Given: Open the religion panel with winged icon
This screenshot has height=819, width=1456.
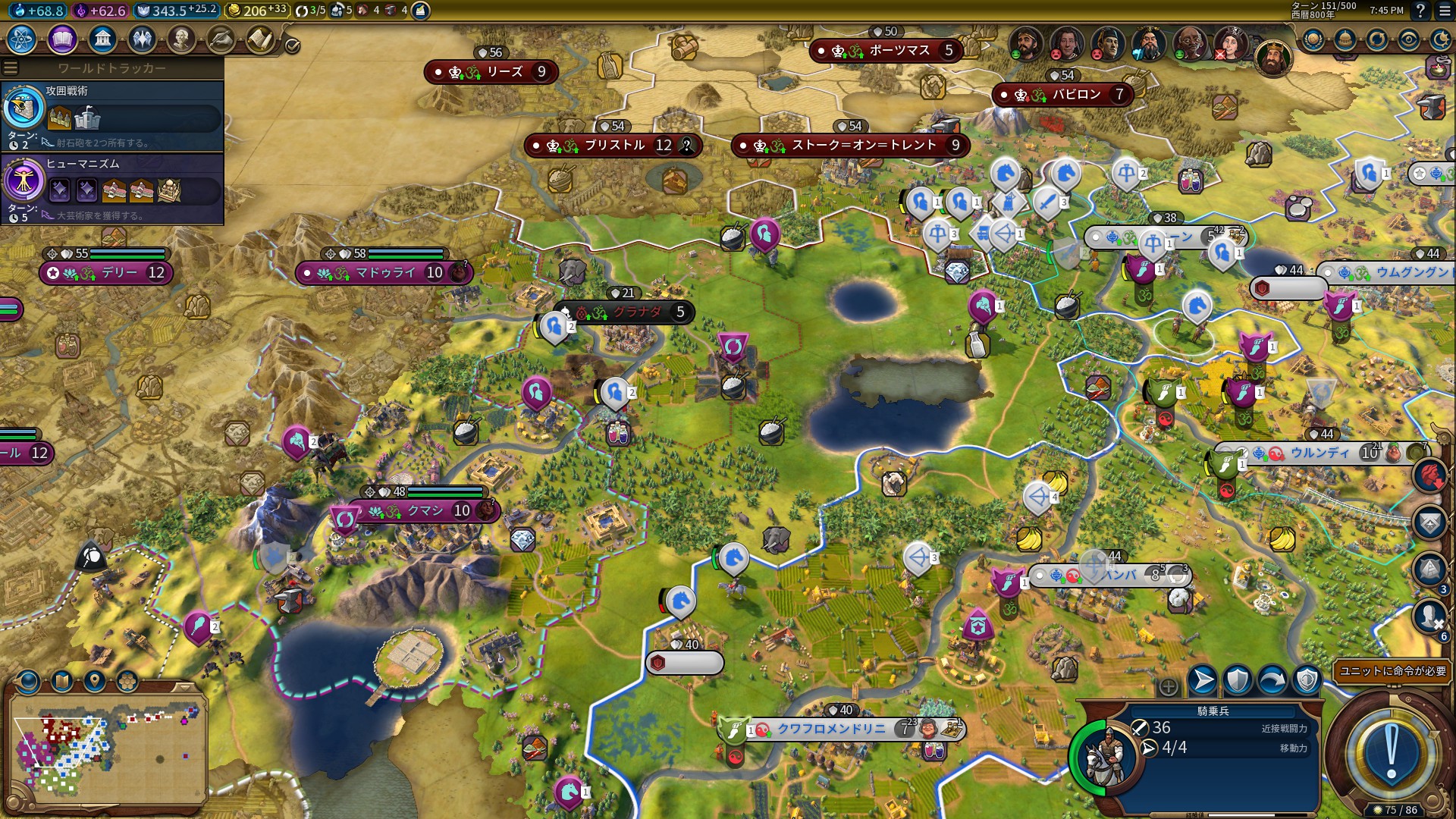Looking at the screenshot, I should (x=142, y=39).
